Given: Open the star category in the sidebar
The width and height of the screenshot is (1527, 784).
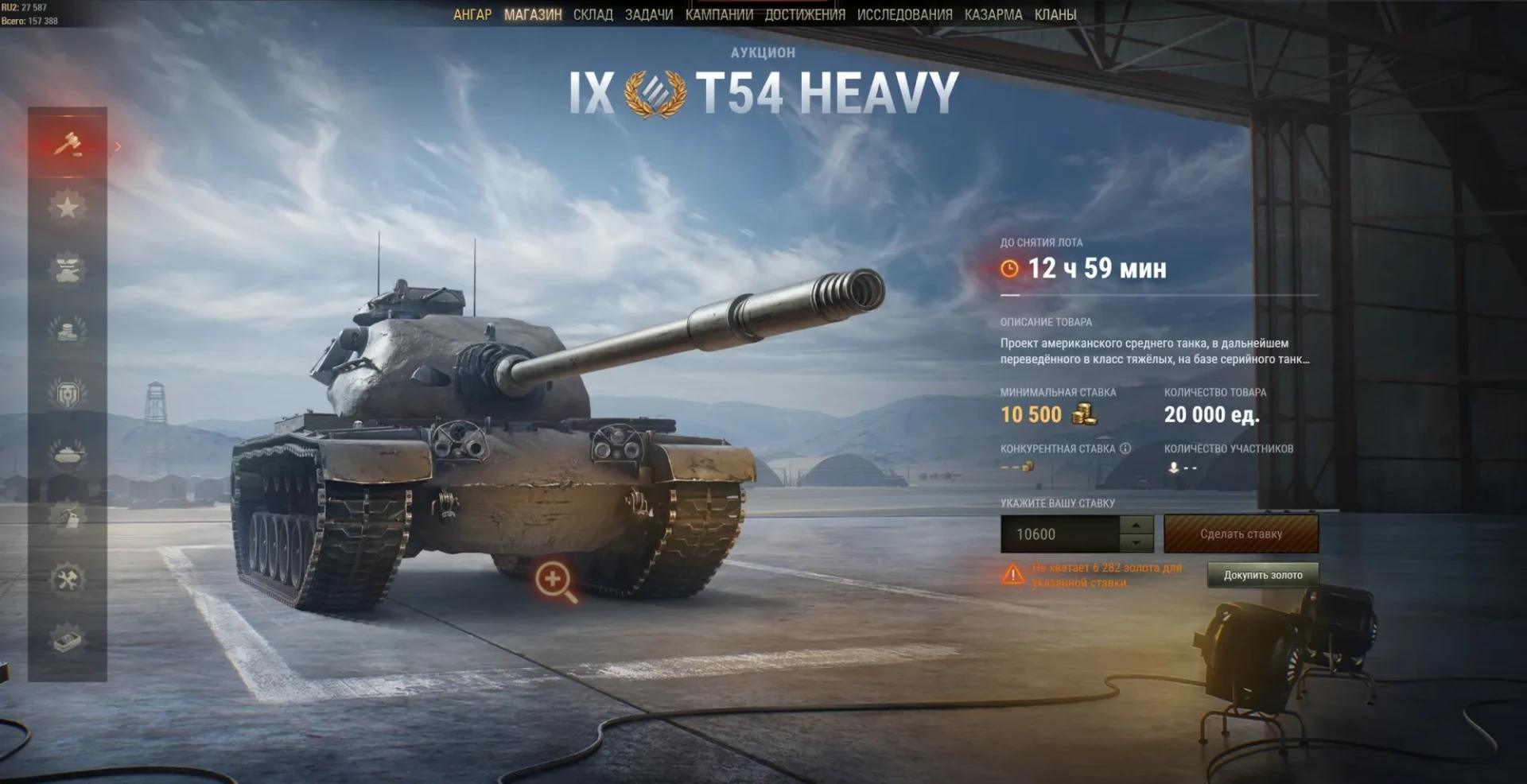Looking at the screenshot, I should pos(68,208).
